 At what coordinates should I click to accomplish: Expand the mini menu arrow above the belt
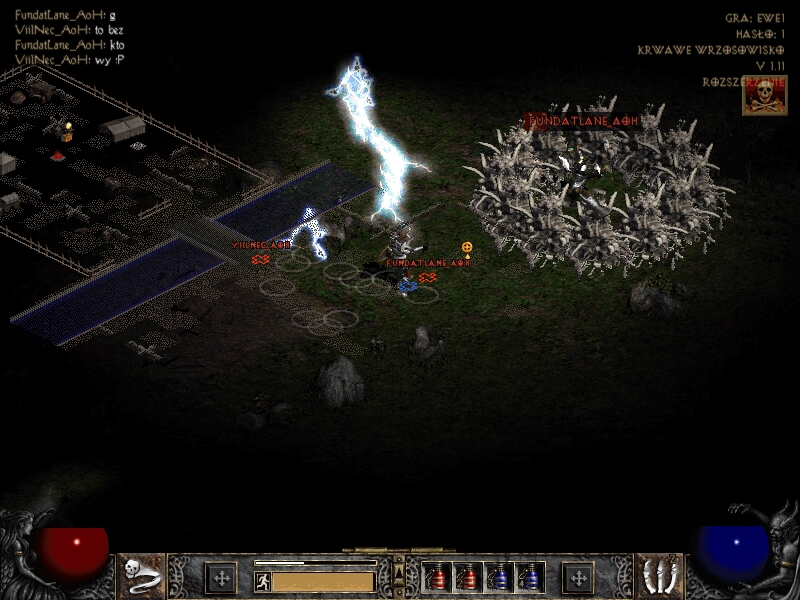pos(399,570)
